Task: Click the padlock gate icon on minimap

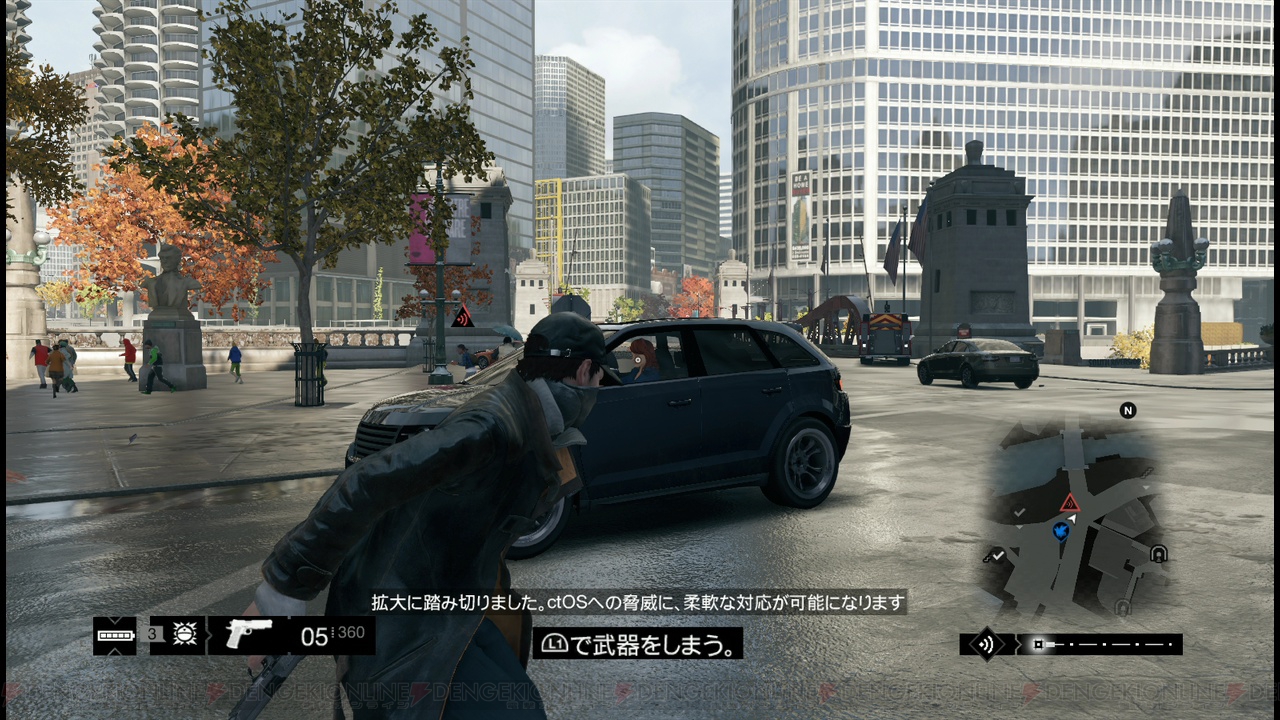Action: tap(1158, 553)
